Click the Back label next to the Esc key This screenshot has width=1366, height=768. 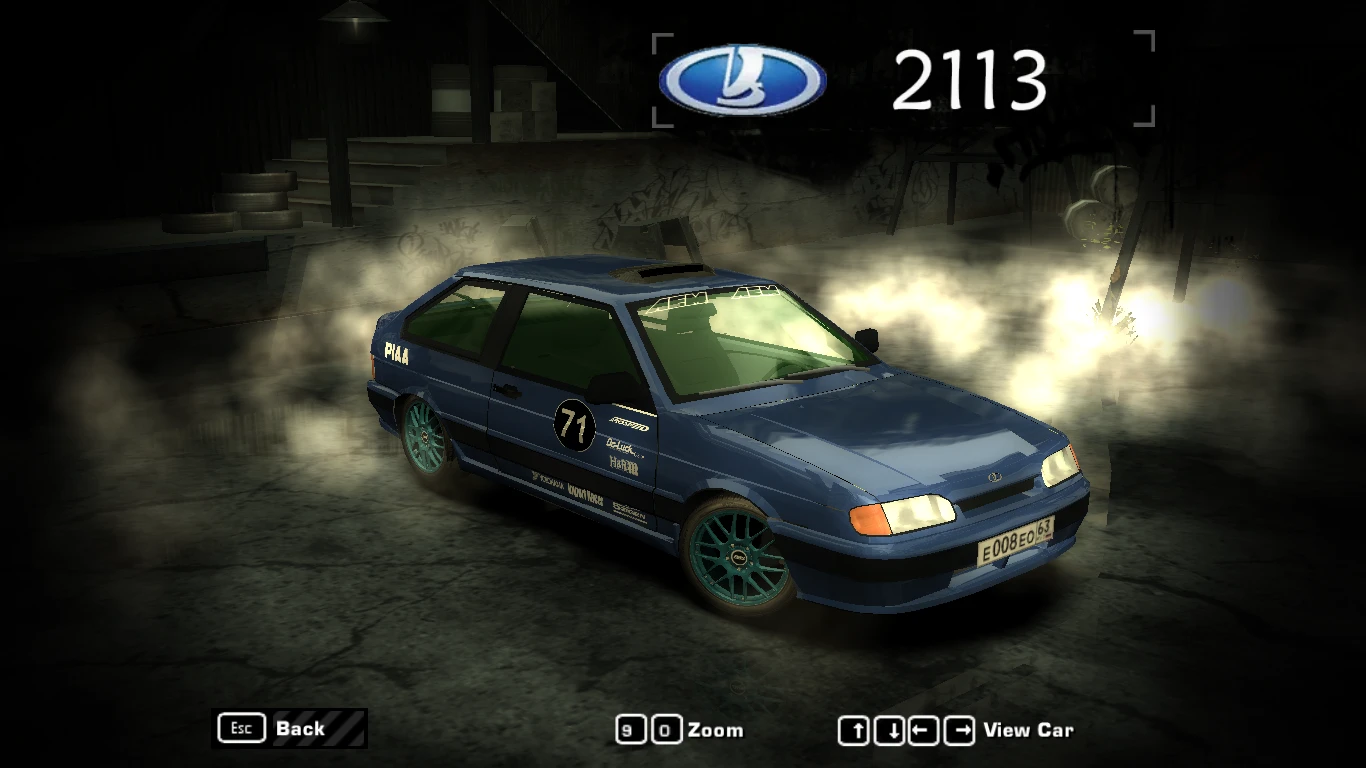299,729
